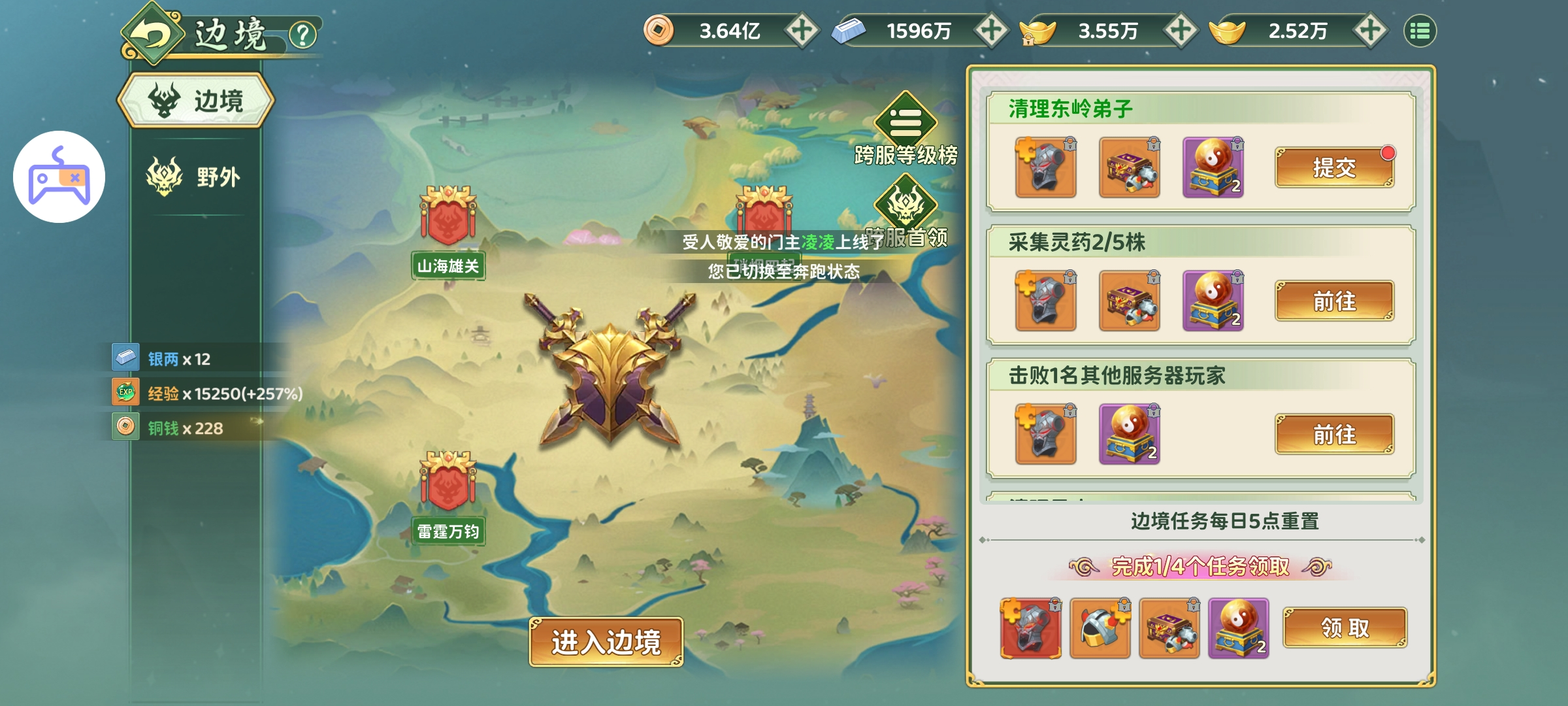Open the border help question mark
1568x706 pixels.
tap(302, 35)
